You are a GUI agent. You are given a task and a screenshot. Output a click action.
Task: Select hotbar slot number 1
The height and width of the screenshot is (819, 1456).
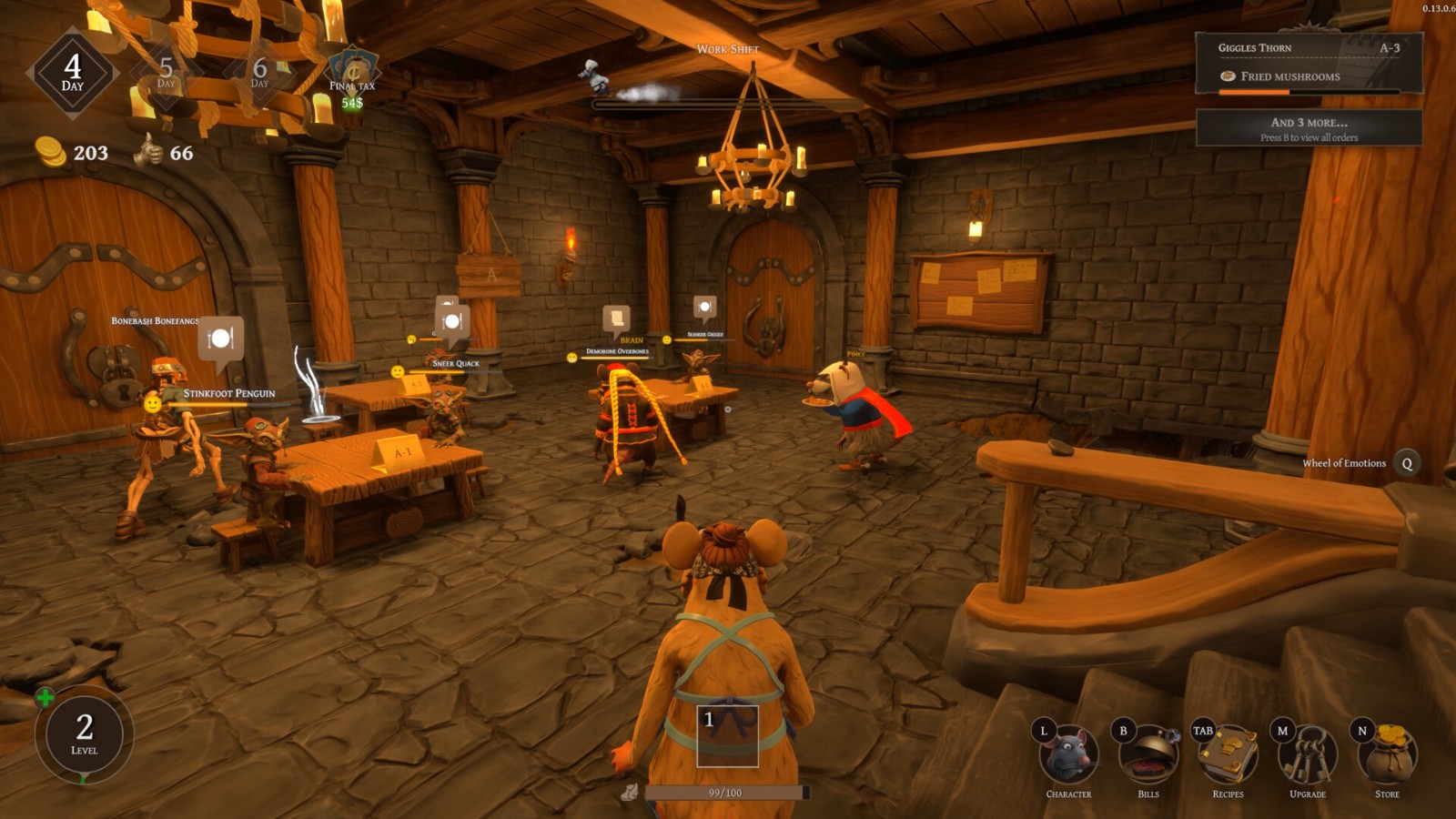point(727,735)
